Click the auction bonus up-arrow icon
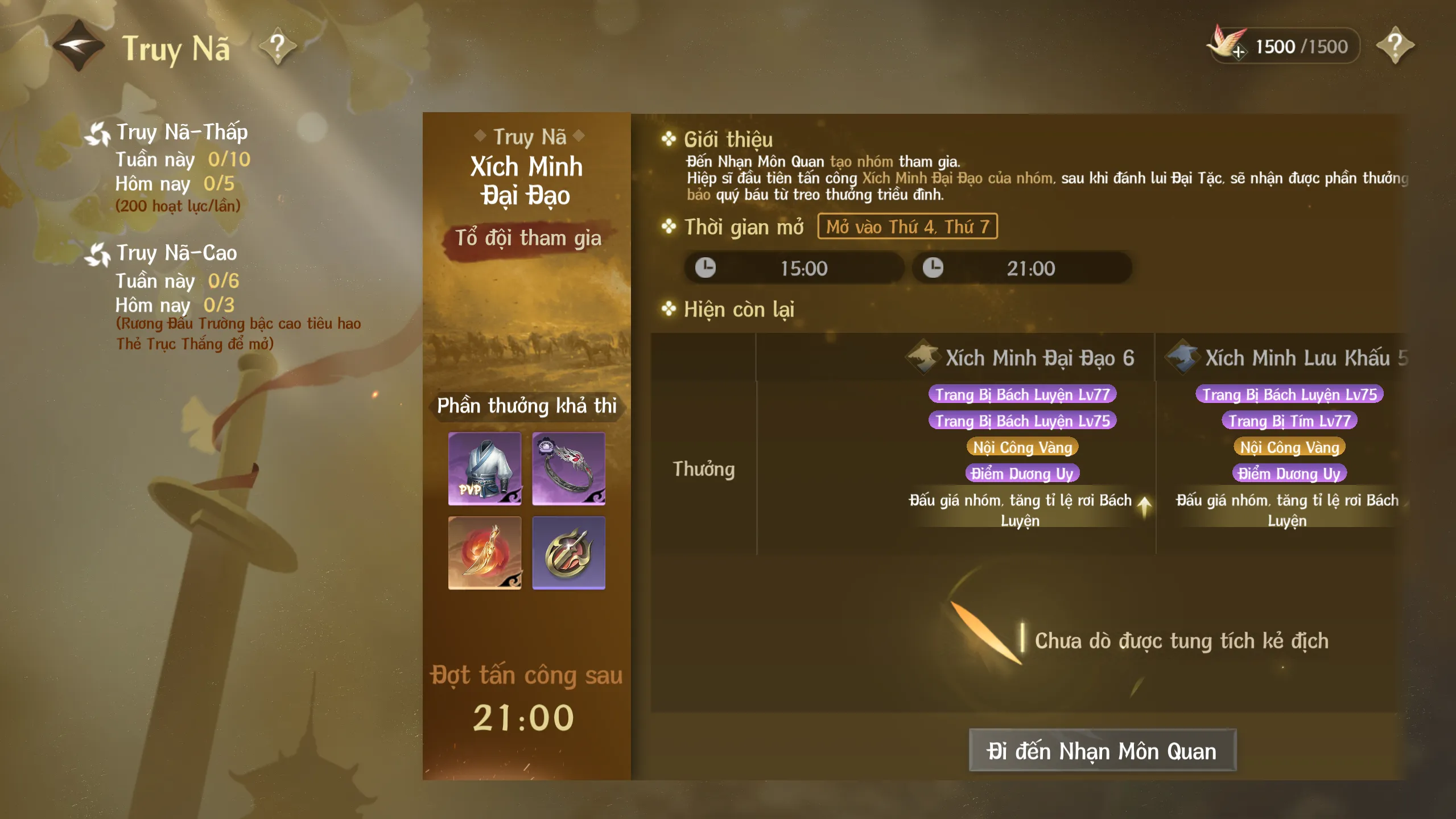The image size is (1456, 819). point(1144,505)
